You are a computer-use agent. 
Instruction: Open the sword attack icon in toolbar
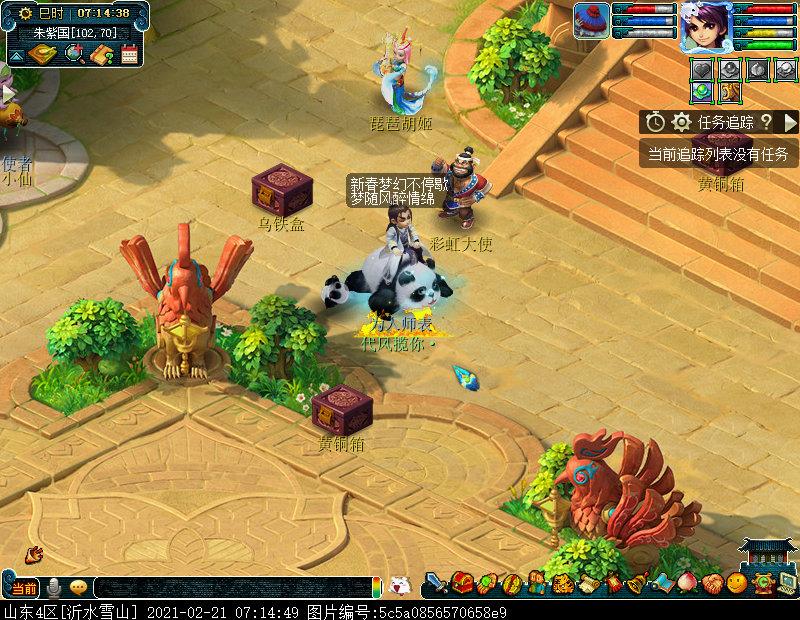(x=437, y=583)
